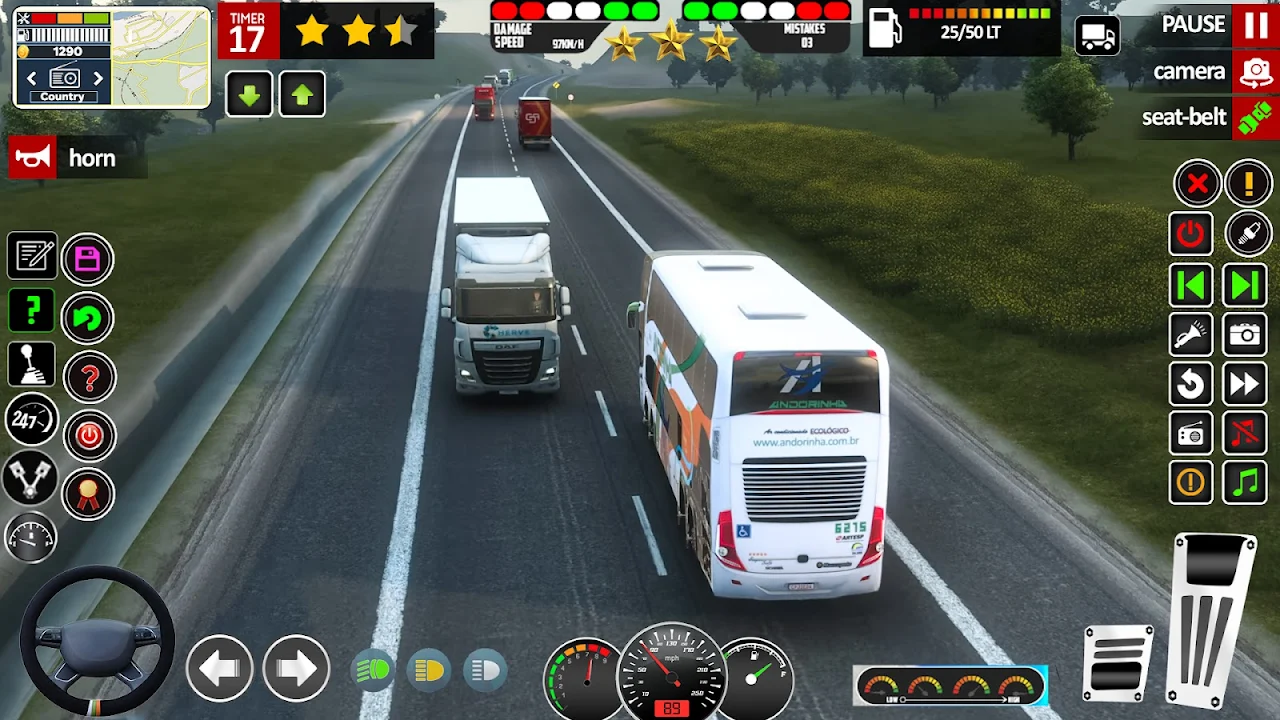Fasten the seat-belt

pyautogui.click(x=1255, y=118)
